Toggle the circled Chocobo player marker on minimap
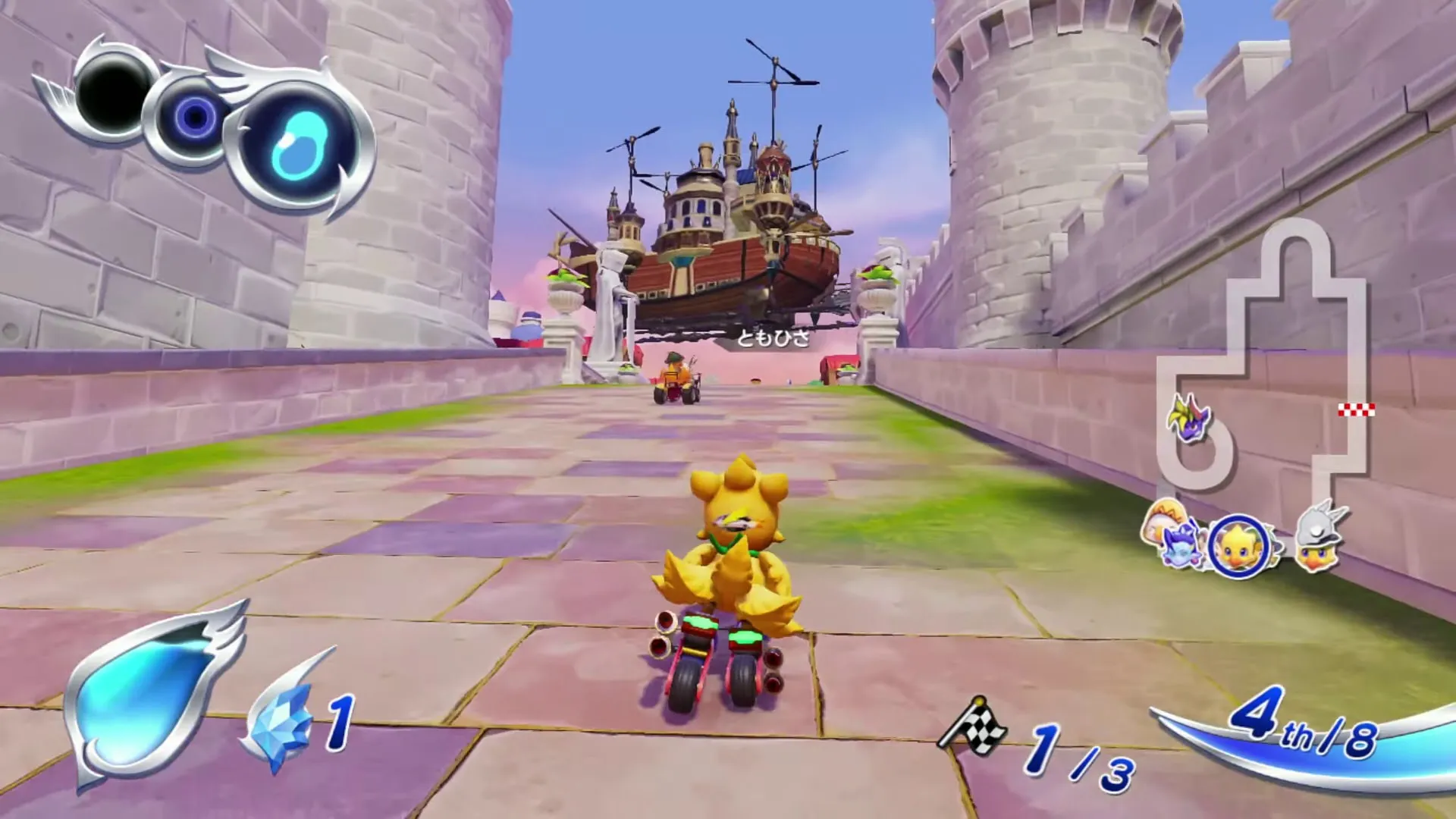The height and width of the screenshot is (819, 1456). pyautogui.click(x=1238, y=544)
